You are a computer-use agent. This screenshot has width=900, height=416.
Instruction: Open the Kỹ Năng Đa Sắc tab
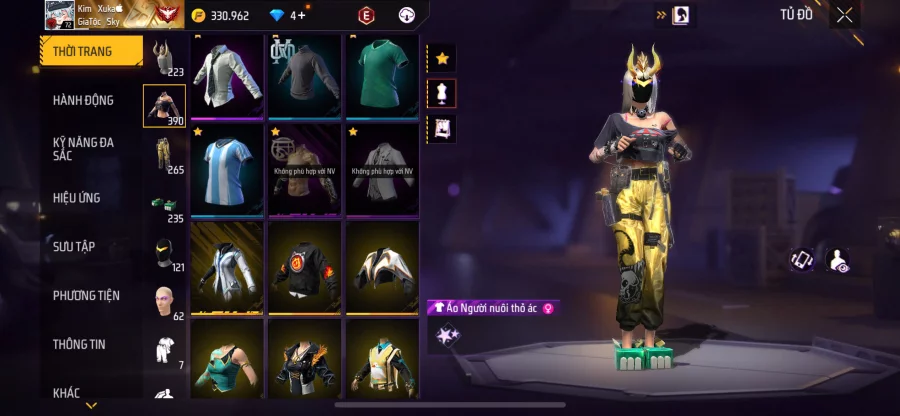(84, 149)
